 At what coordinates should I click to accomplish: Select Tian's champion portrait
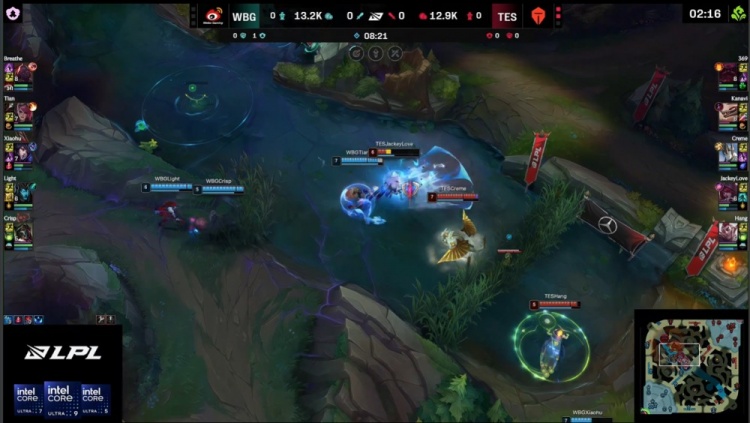pos(22,114)
